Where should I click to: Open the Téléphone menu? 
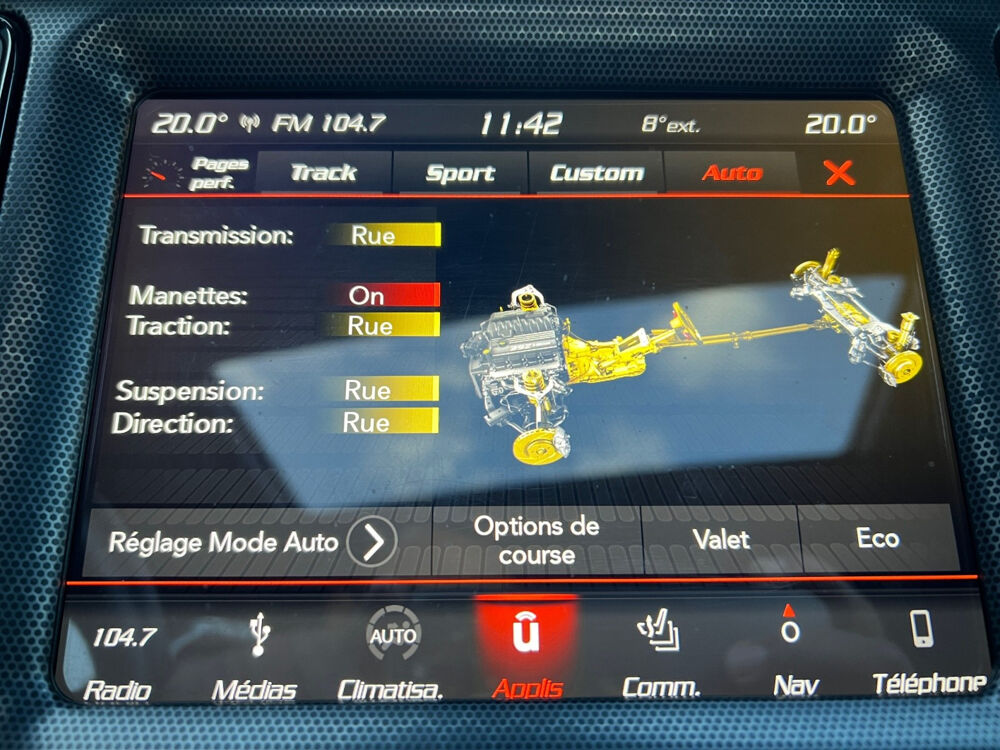tap(924, 650)
